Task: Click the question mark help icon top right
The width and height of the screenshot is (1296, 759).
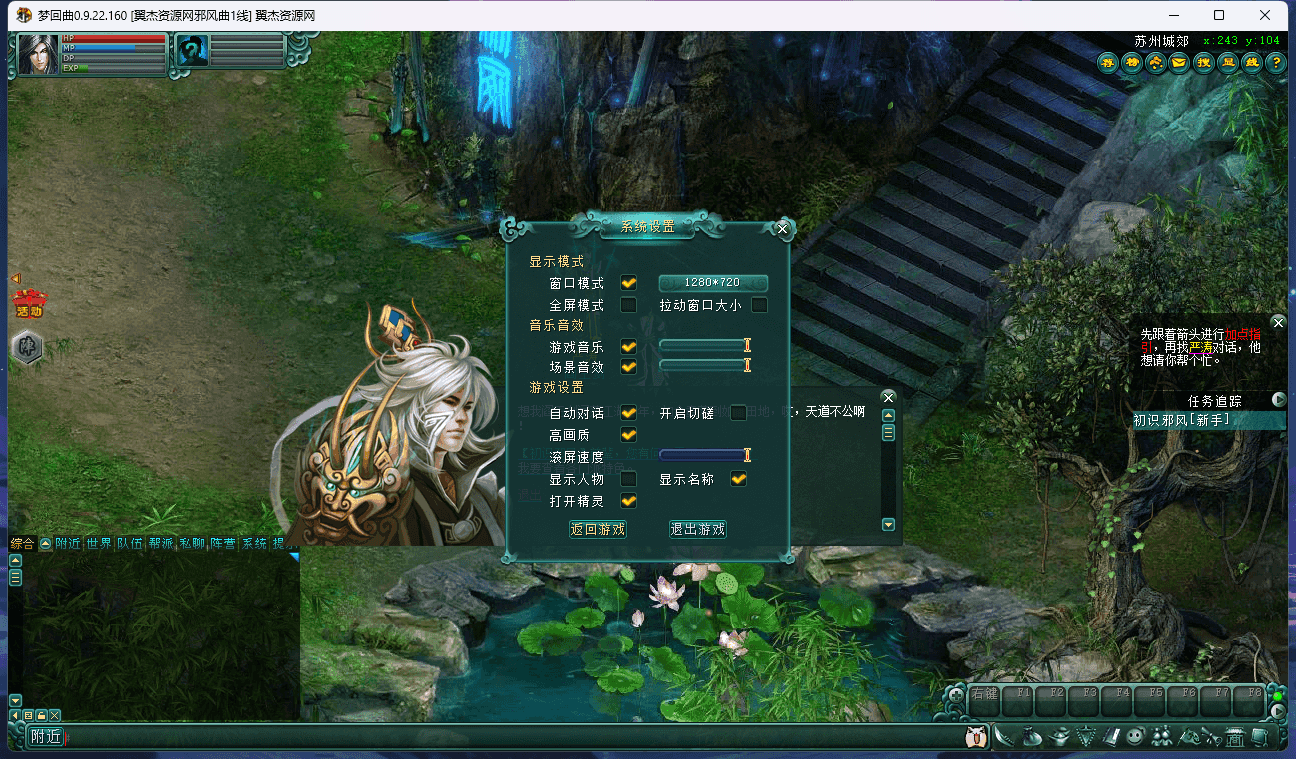Action: point(1276,62)
